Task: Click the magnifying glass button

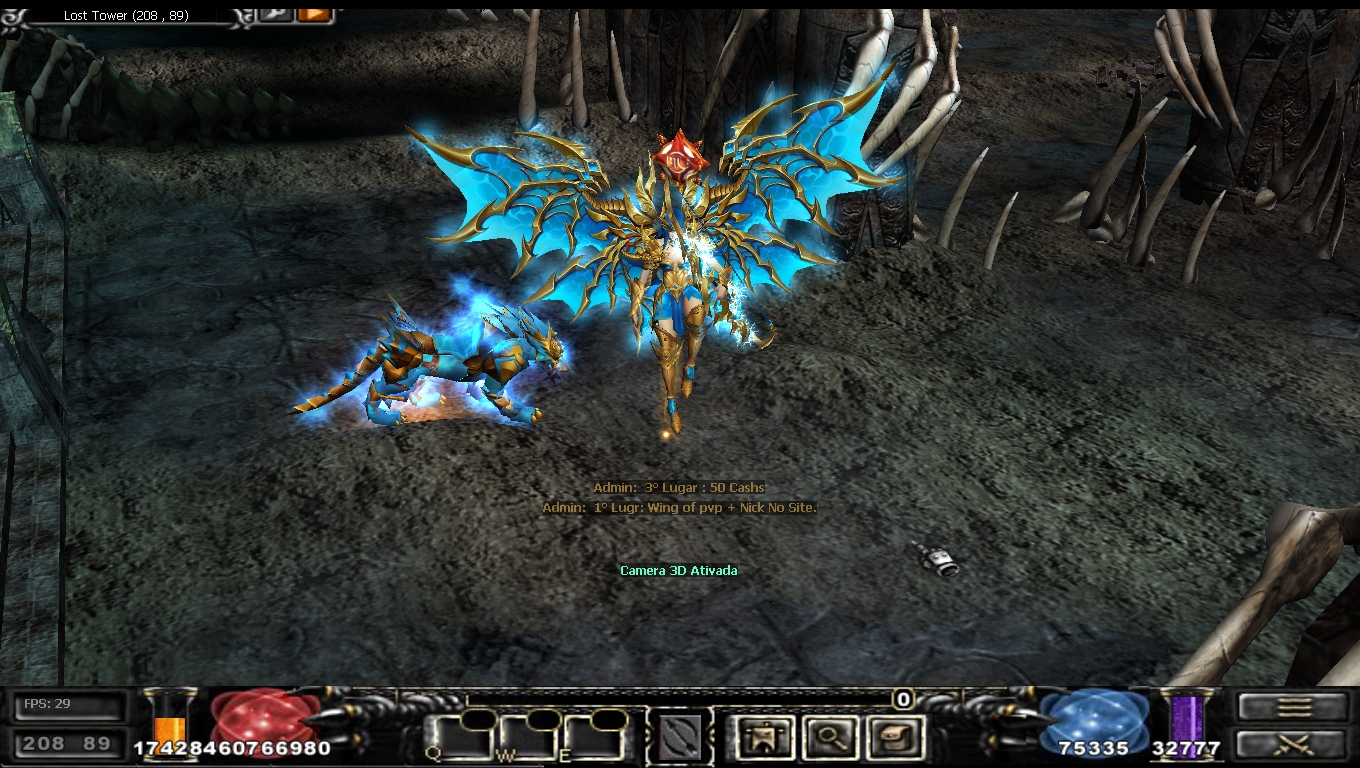Action: (830, 738)
